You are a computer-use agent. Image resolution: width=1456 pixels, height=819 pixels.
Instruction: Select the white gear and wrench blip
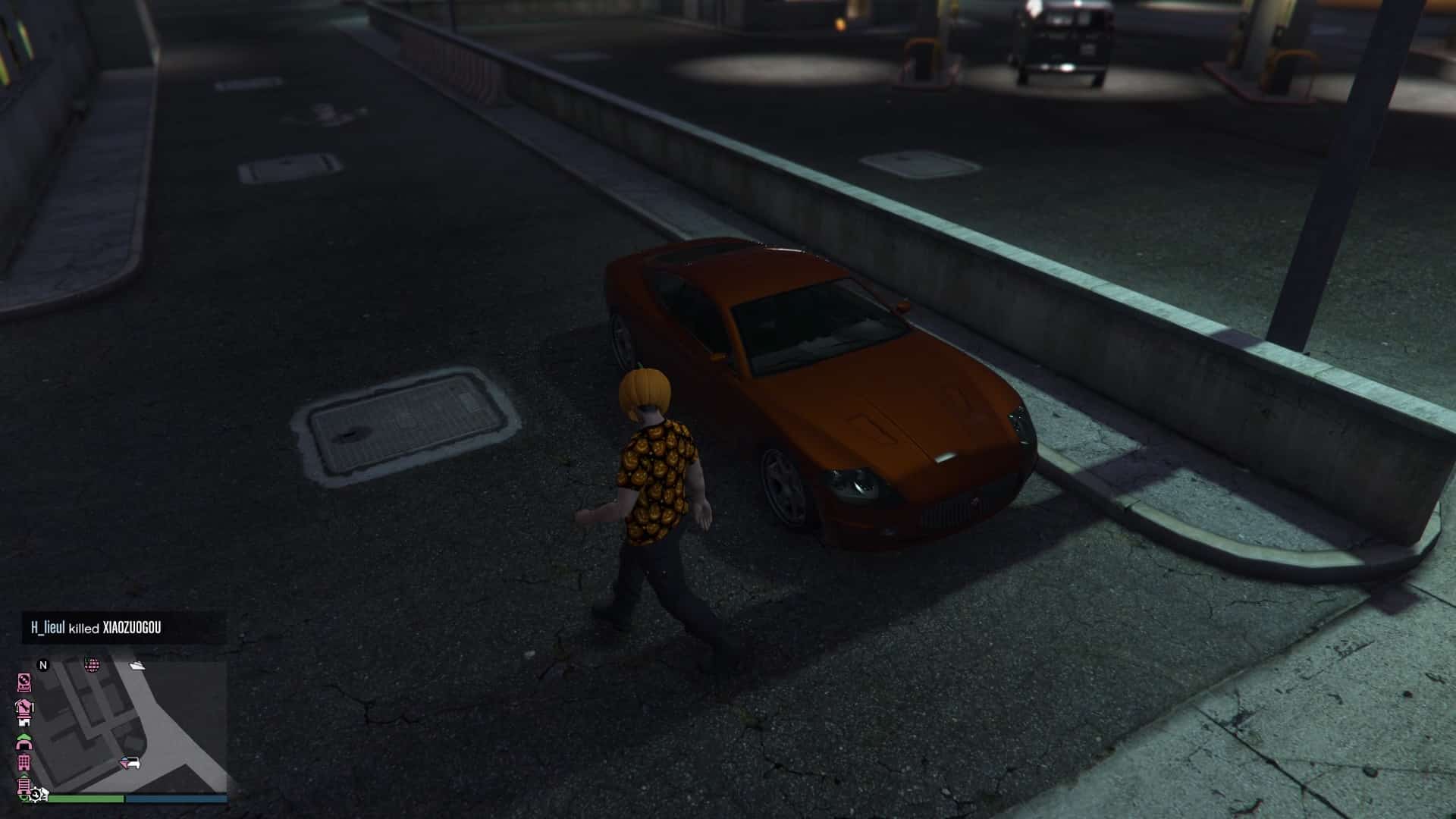[36, 795]
